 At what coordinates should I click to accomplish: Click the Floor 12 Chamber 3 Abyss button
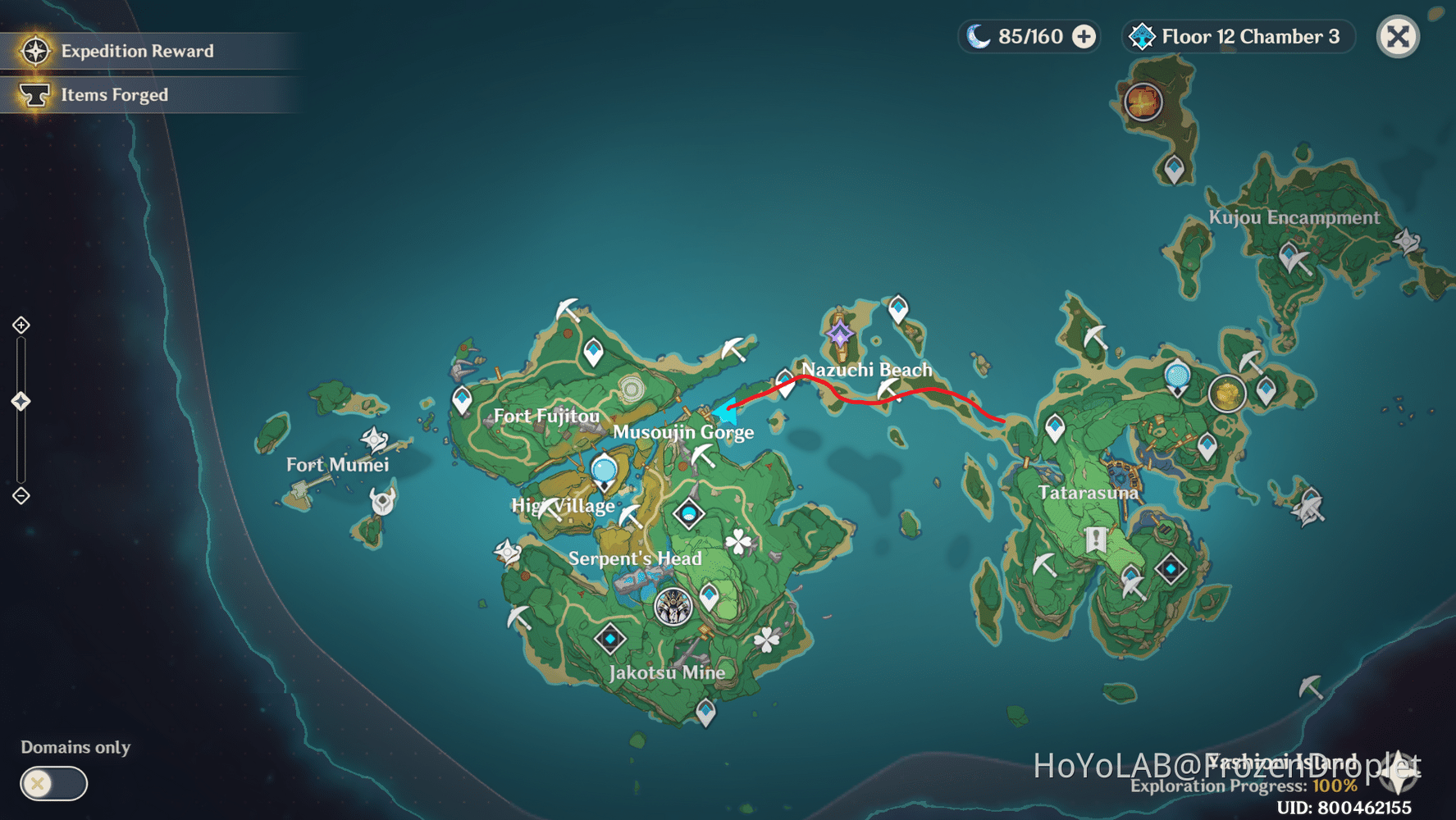coord(1237,36)
